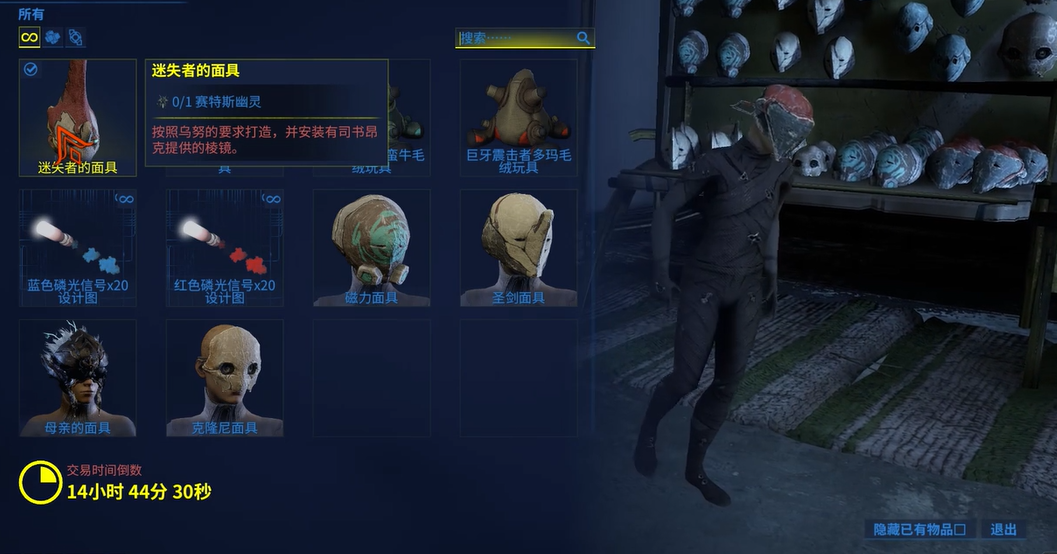Toggle the 隐藏已有物品 checkbox
1057x554 pixels.
pyautogui.click(x=960, y=530)
